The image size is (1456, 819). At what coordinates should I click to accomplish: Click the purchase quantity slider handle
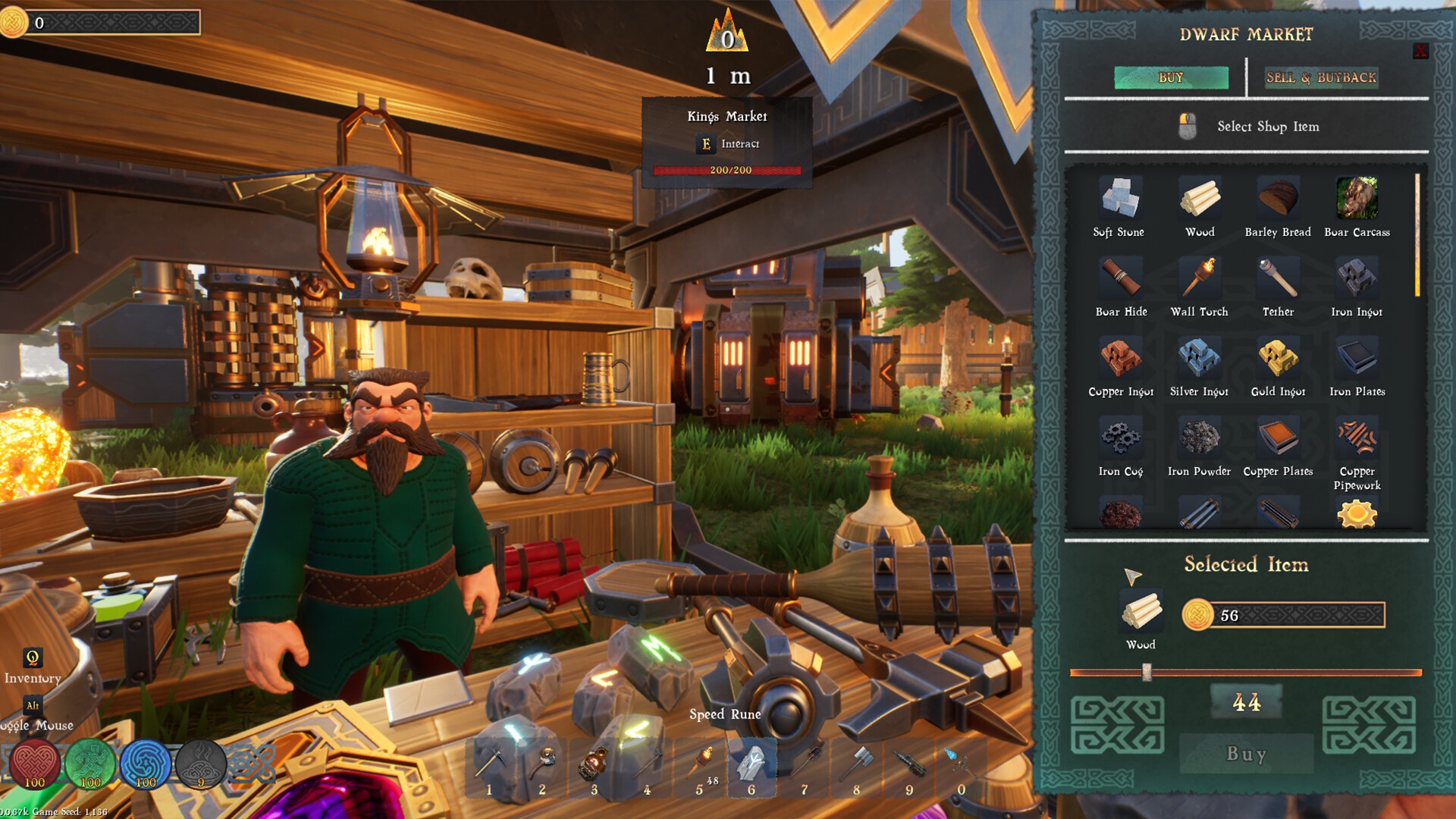point(1147,672)
